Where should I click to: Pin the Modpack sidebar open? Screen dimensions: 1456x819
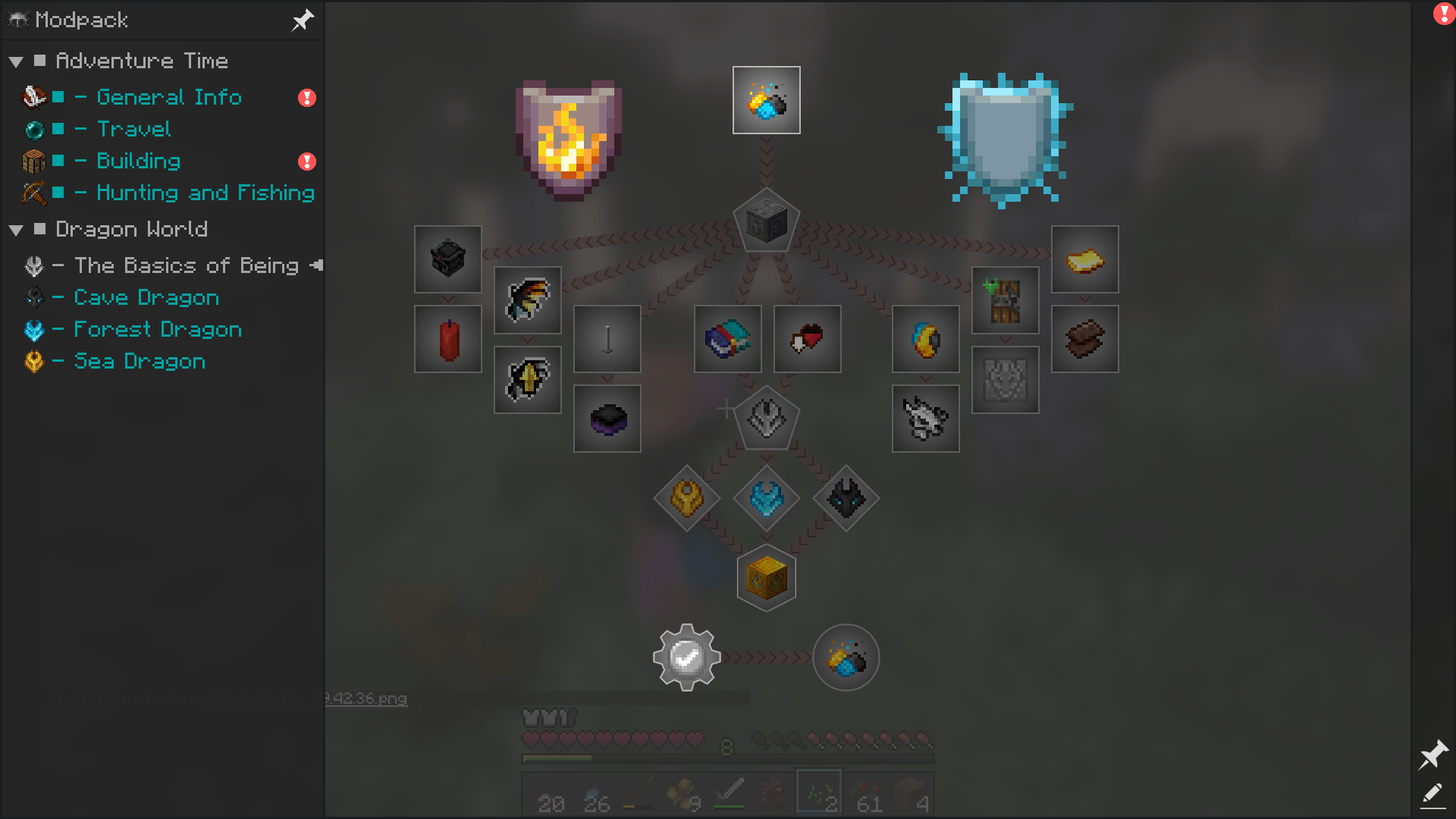[x=302, y=20]
